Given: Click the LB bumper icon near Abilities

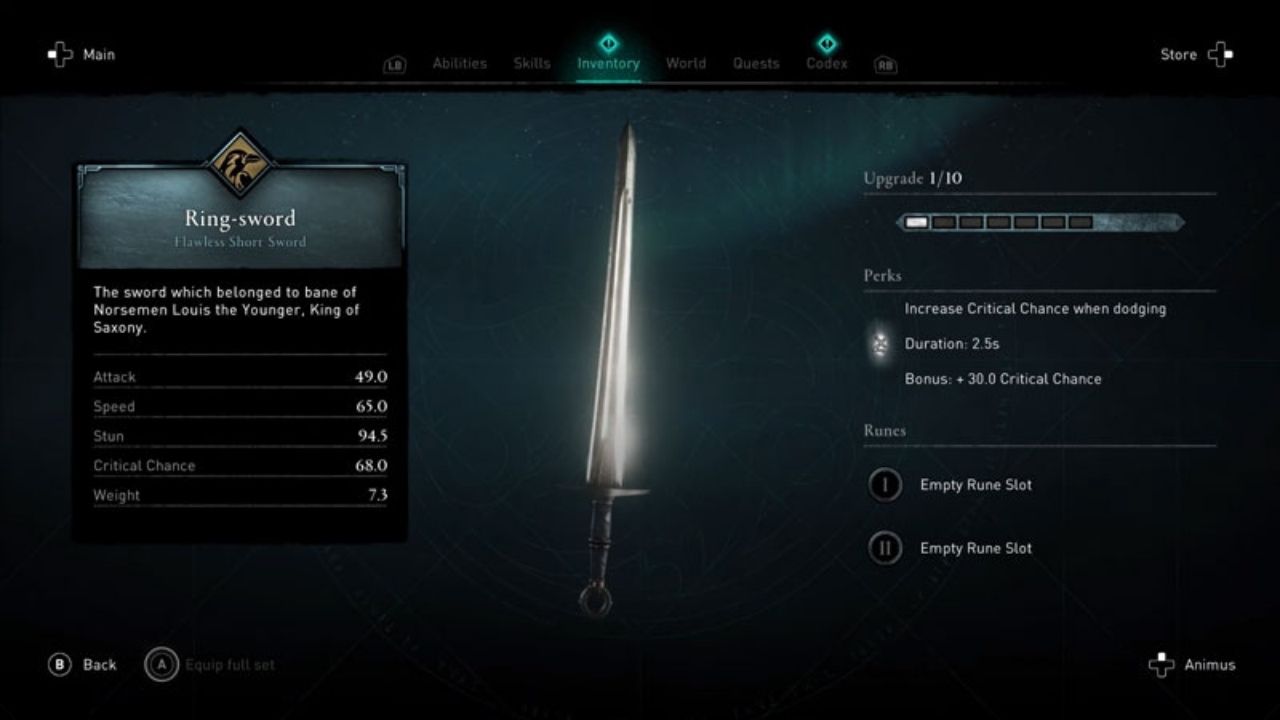Looking at the screenshot, I should [x=394, y=63].
